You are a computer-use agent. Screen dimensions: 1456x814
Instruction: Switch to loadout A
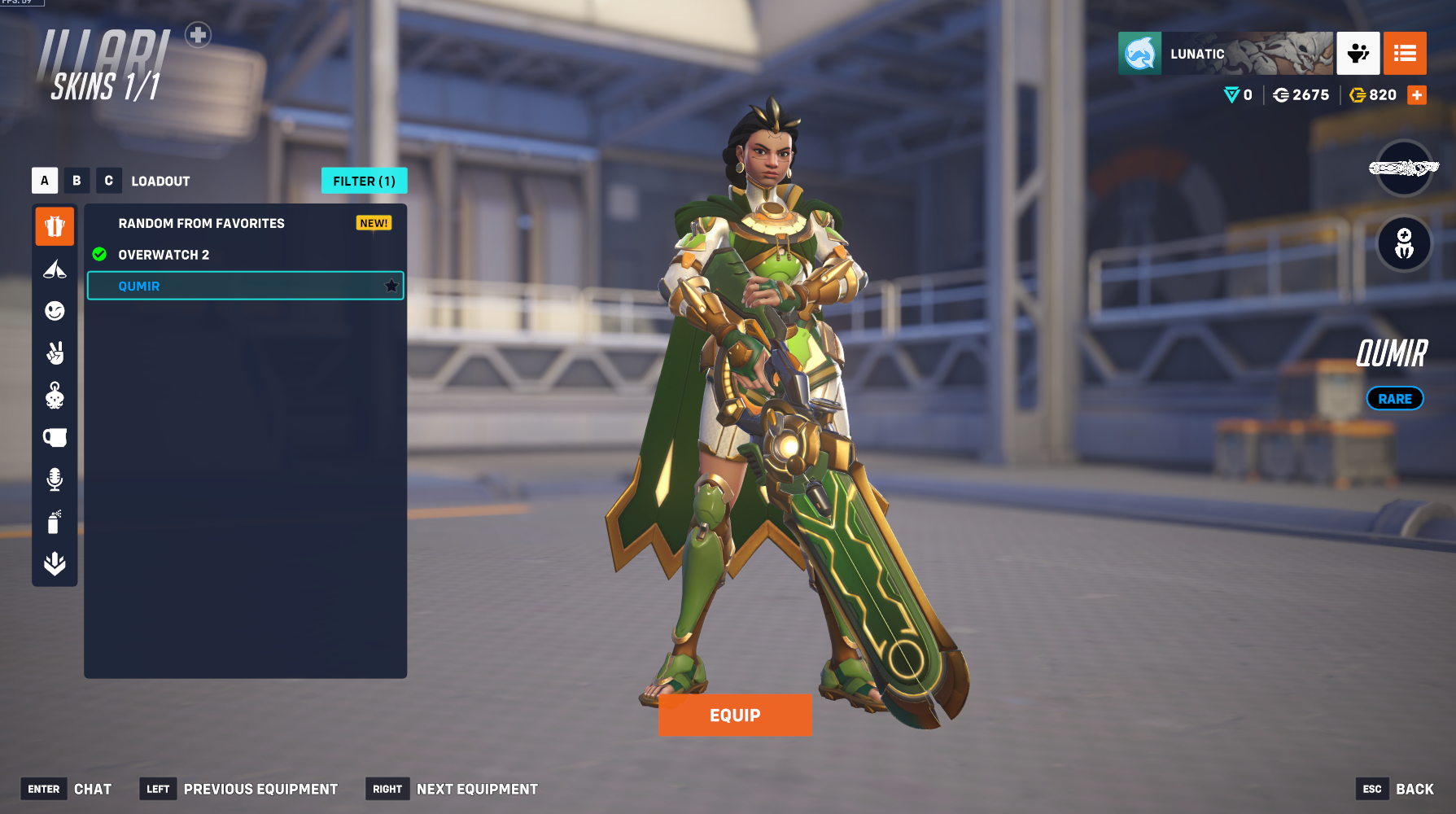coord(45,181)
